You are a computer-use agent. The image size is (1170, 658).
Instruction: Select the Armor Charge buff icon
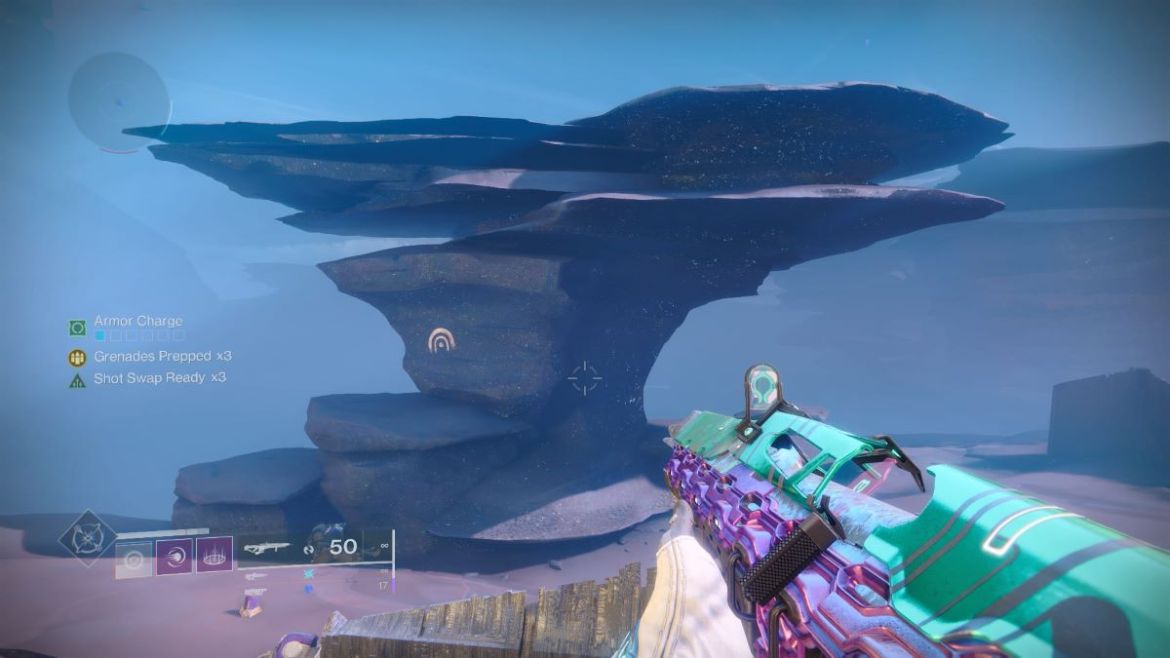click(77, 328)
